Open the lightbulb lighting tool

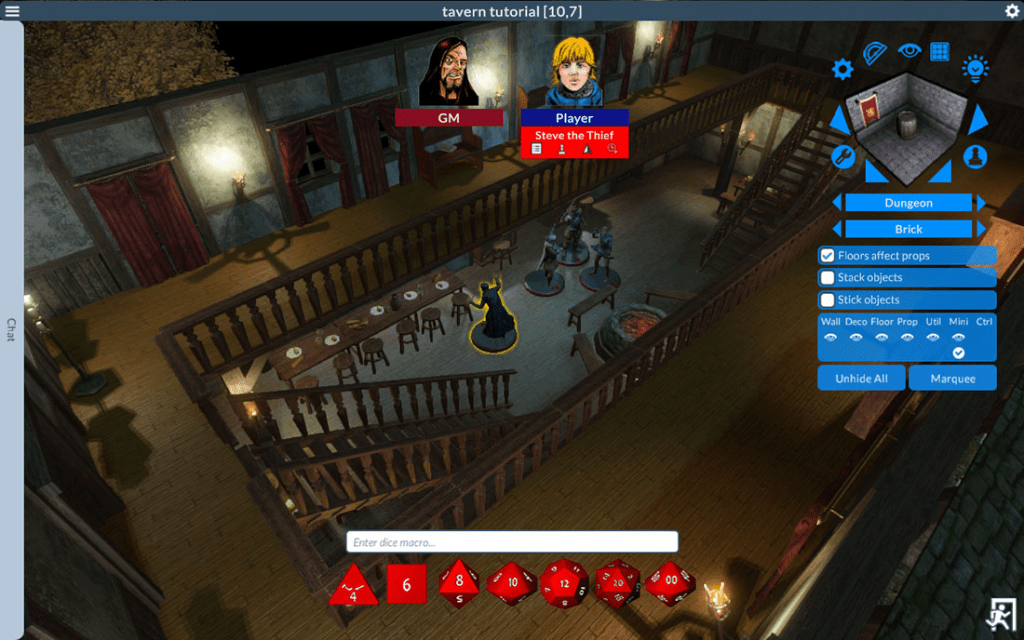(x=975, y=68)
